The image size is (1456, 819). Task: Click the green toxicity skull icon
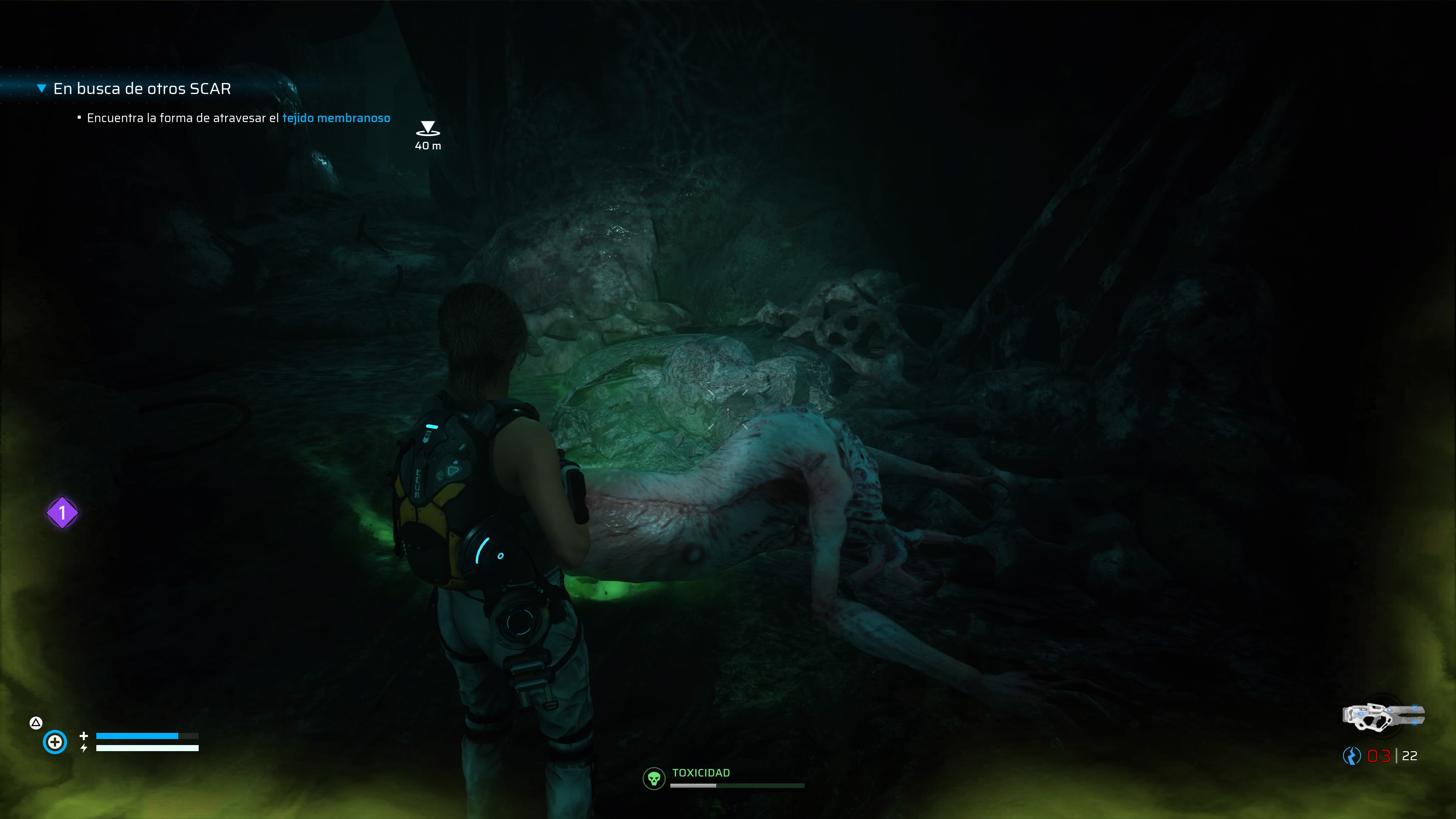[x=654, y=779]
